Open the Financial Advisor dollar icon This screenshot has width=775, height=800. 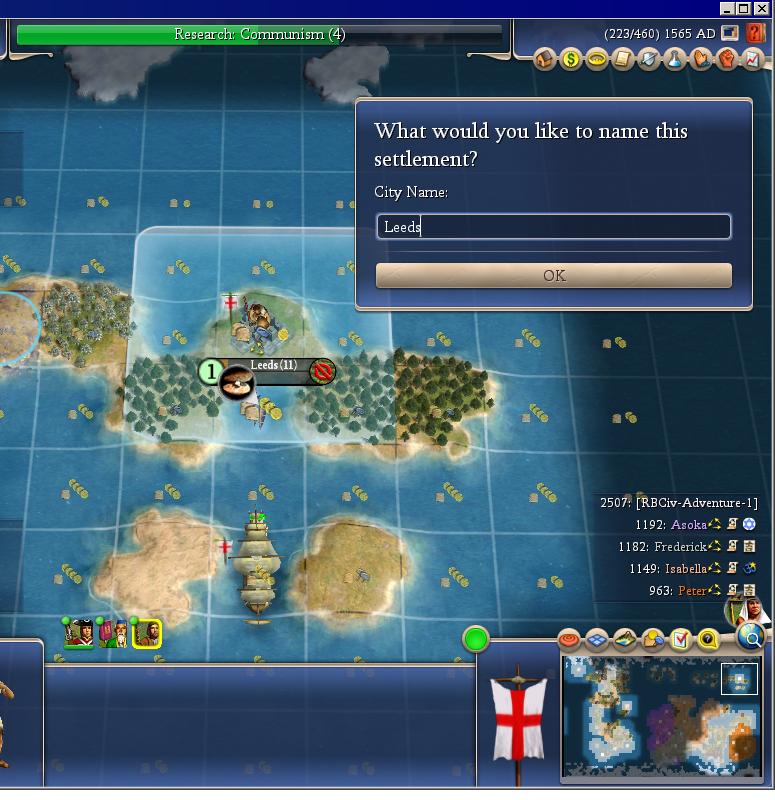(571, 60)
